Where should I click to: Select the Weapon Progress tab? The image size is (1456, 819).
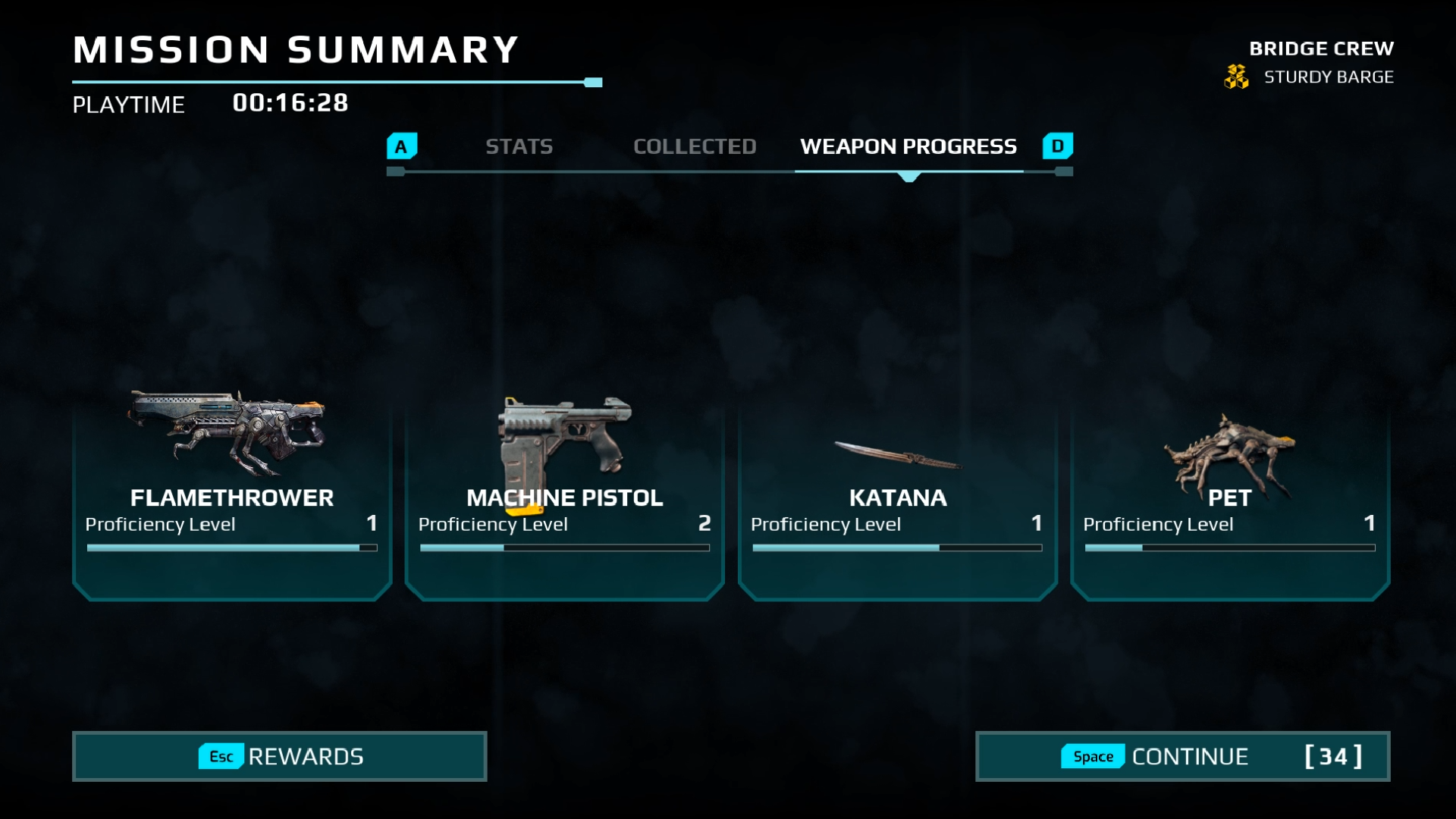908,146
